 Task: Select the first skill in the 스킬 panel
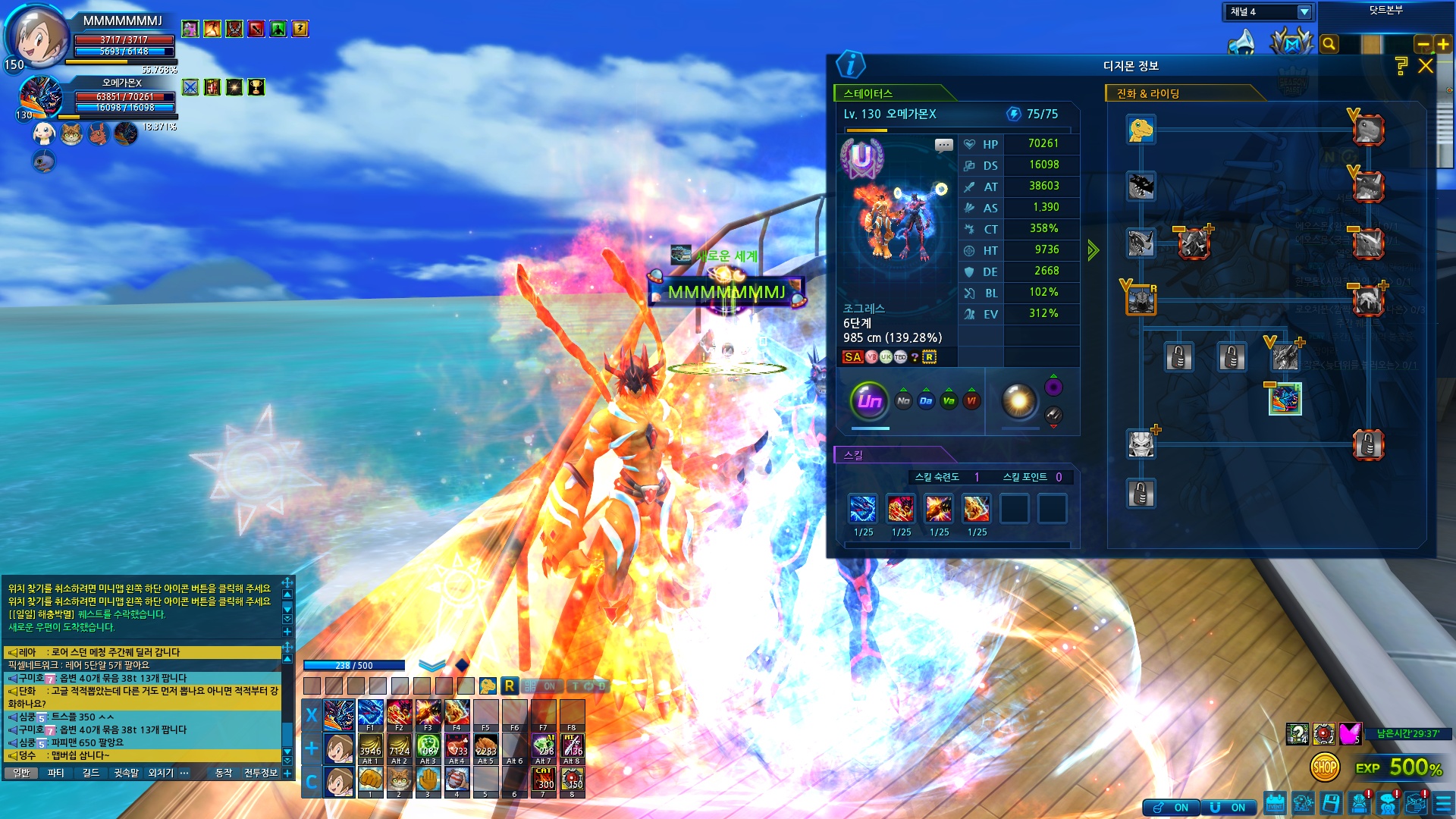pyautogui.click(x=863, y=509)
